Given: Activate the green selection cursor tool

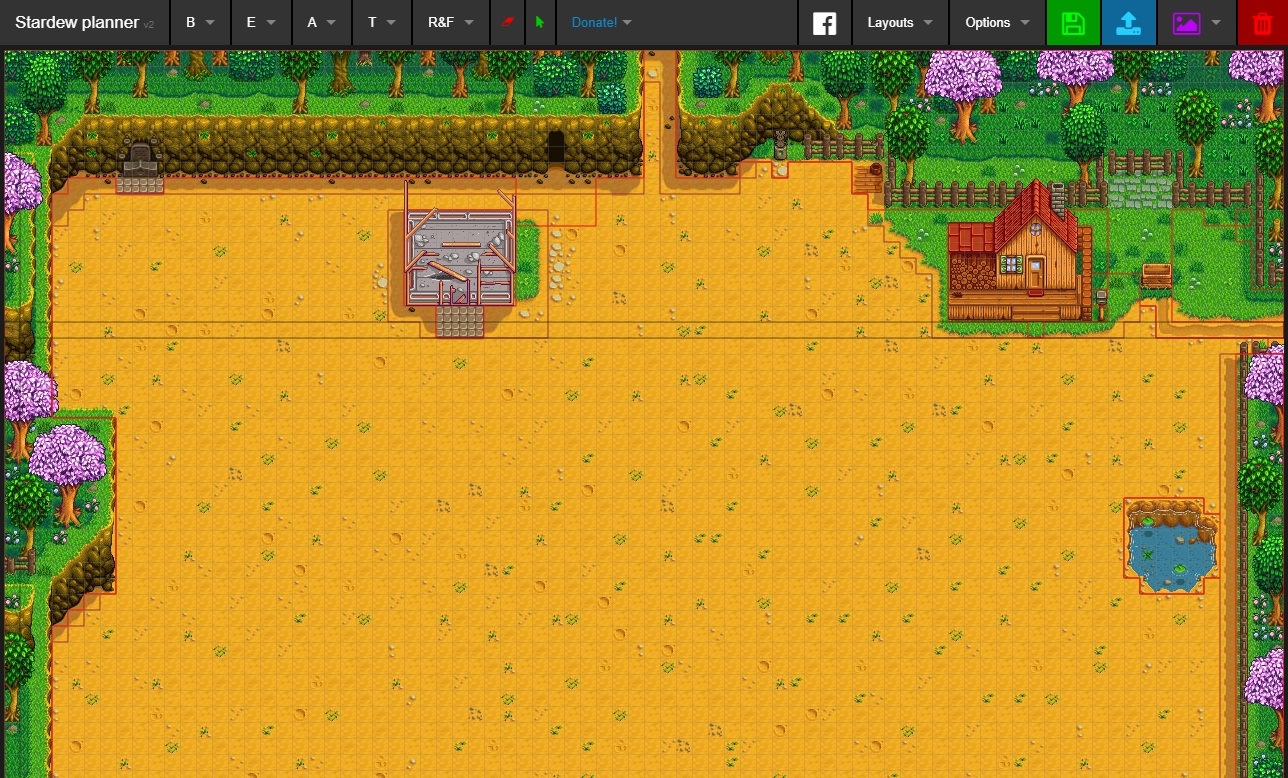Looking at the screenshot, I should [x=539, y=22].
